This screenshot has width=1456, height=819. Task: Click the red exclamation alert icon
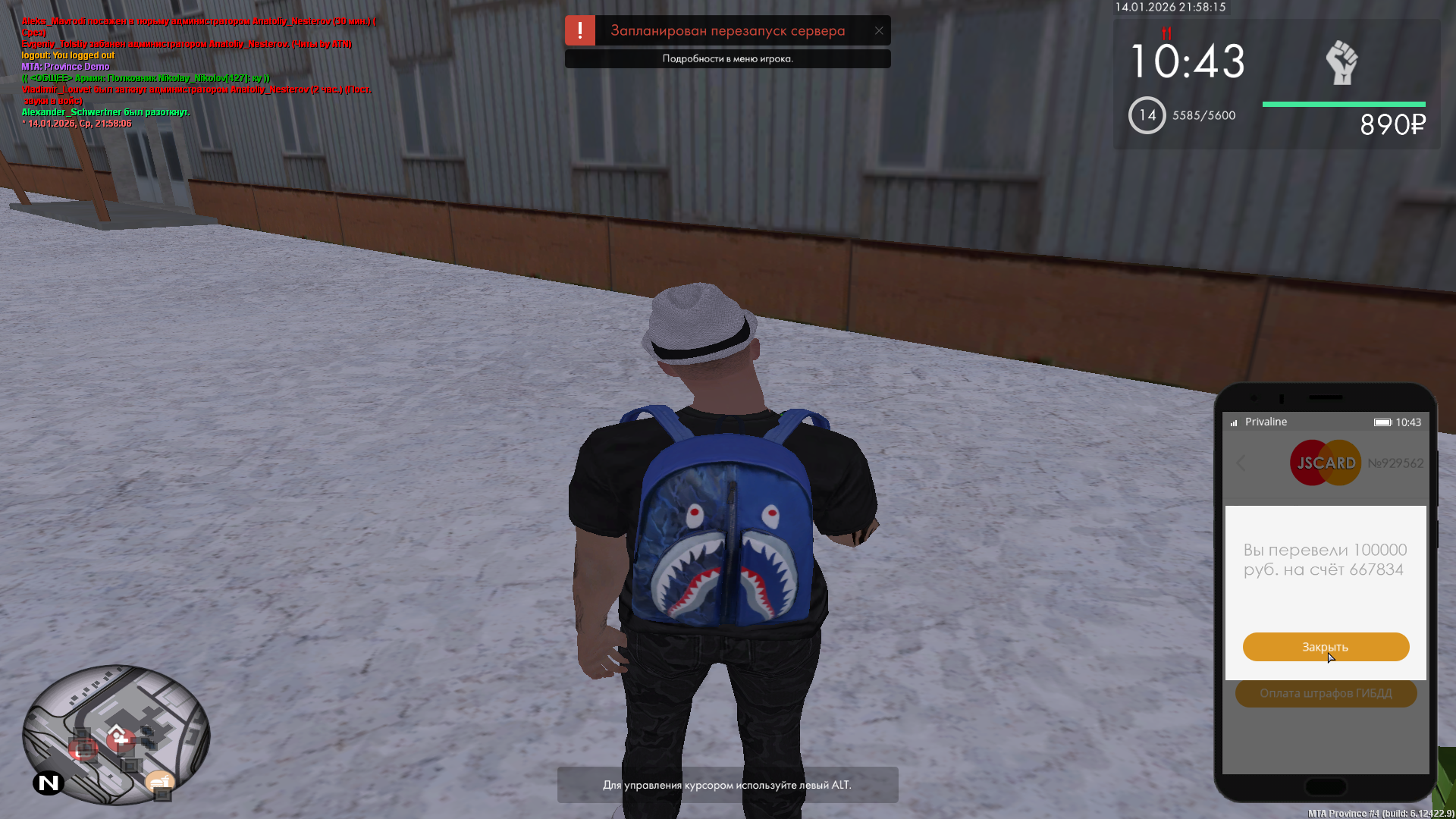pyautogui.click(x=580, y=31)
